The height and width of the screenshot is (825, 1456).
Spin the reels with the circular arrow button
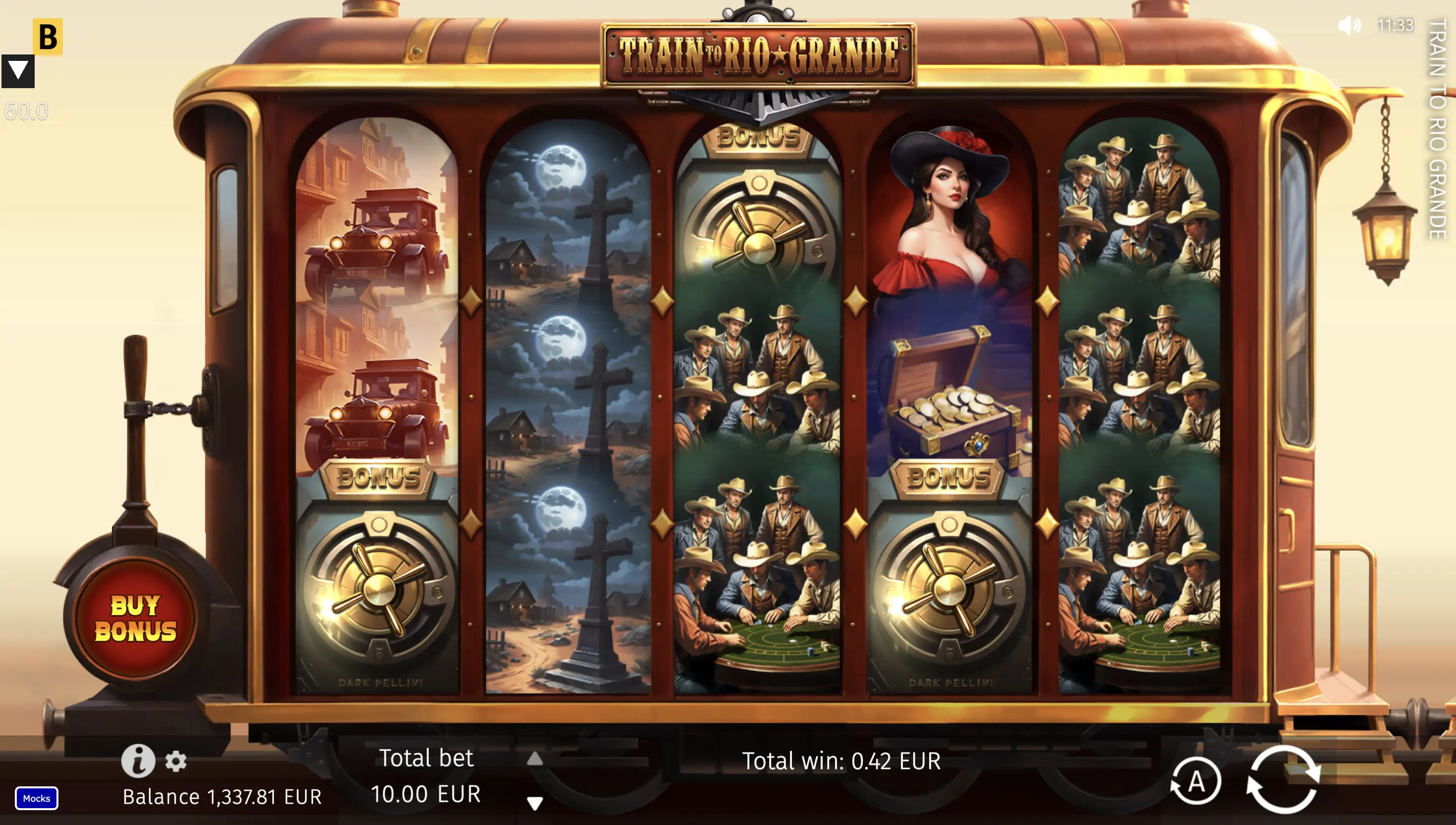point(1283,781)
